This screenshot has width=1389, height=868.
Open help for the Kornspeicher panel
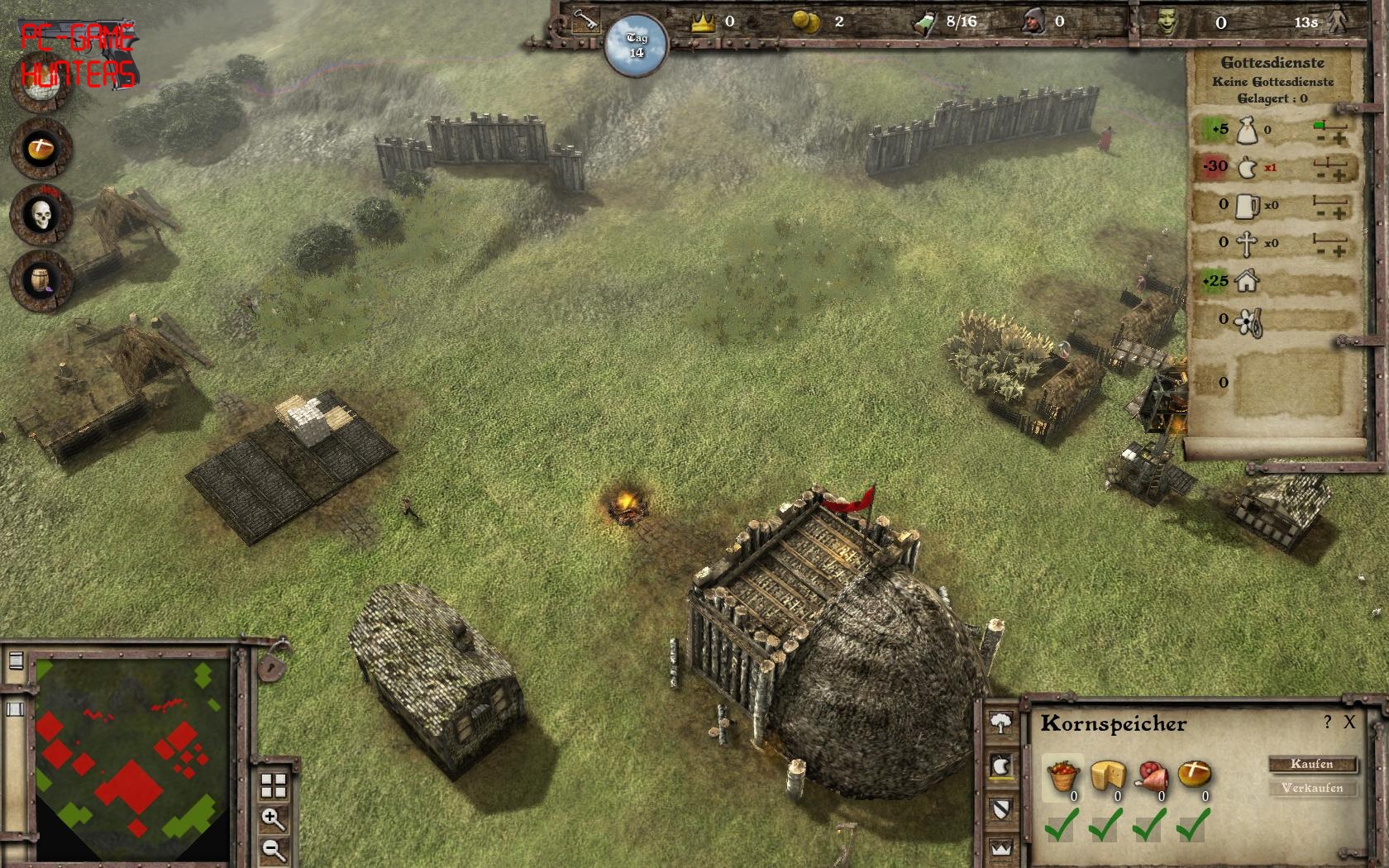tap(1328, 723)
